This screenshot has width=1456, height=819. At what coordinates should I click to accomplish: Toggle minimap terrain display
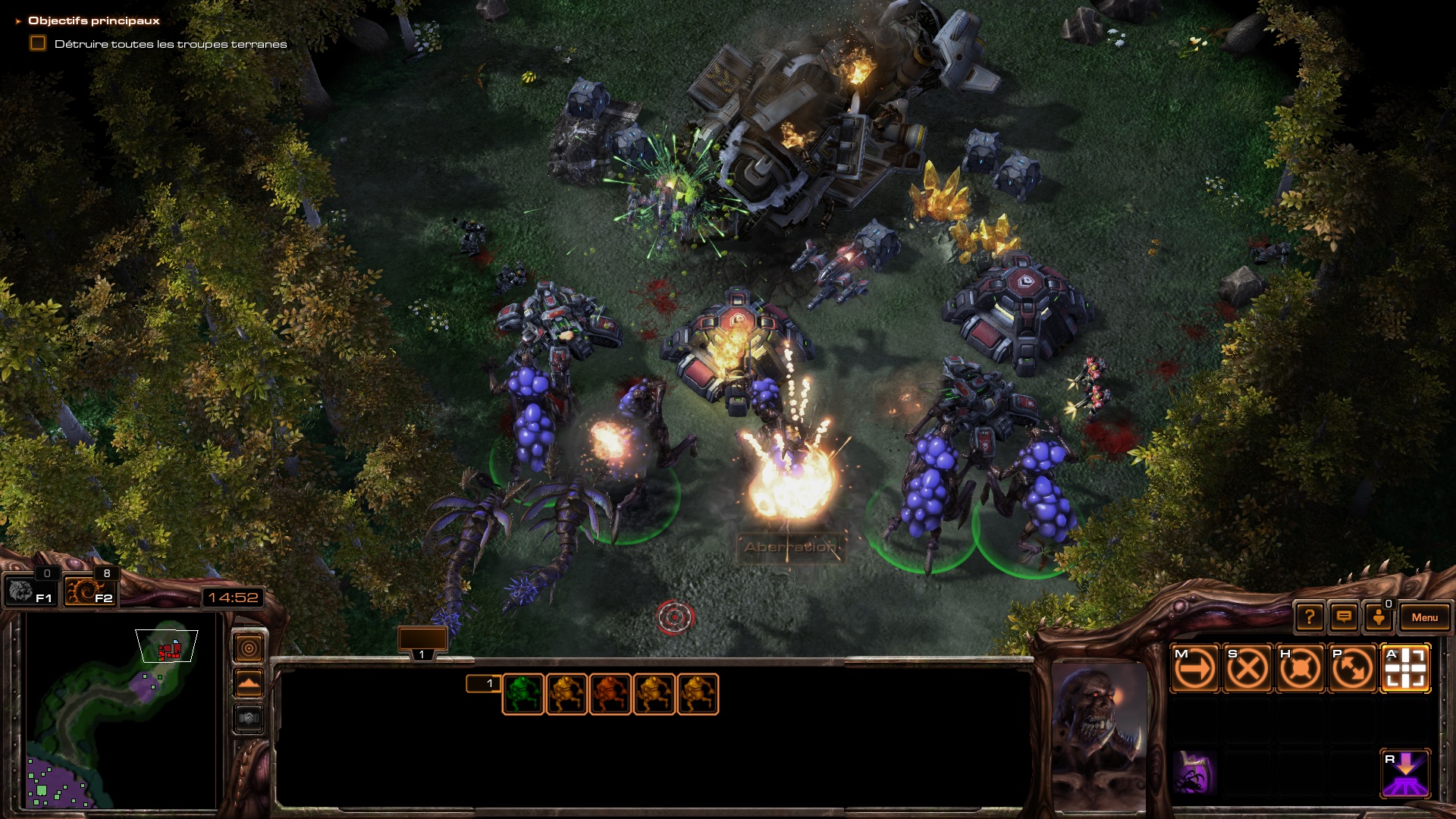[249, 683]
